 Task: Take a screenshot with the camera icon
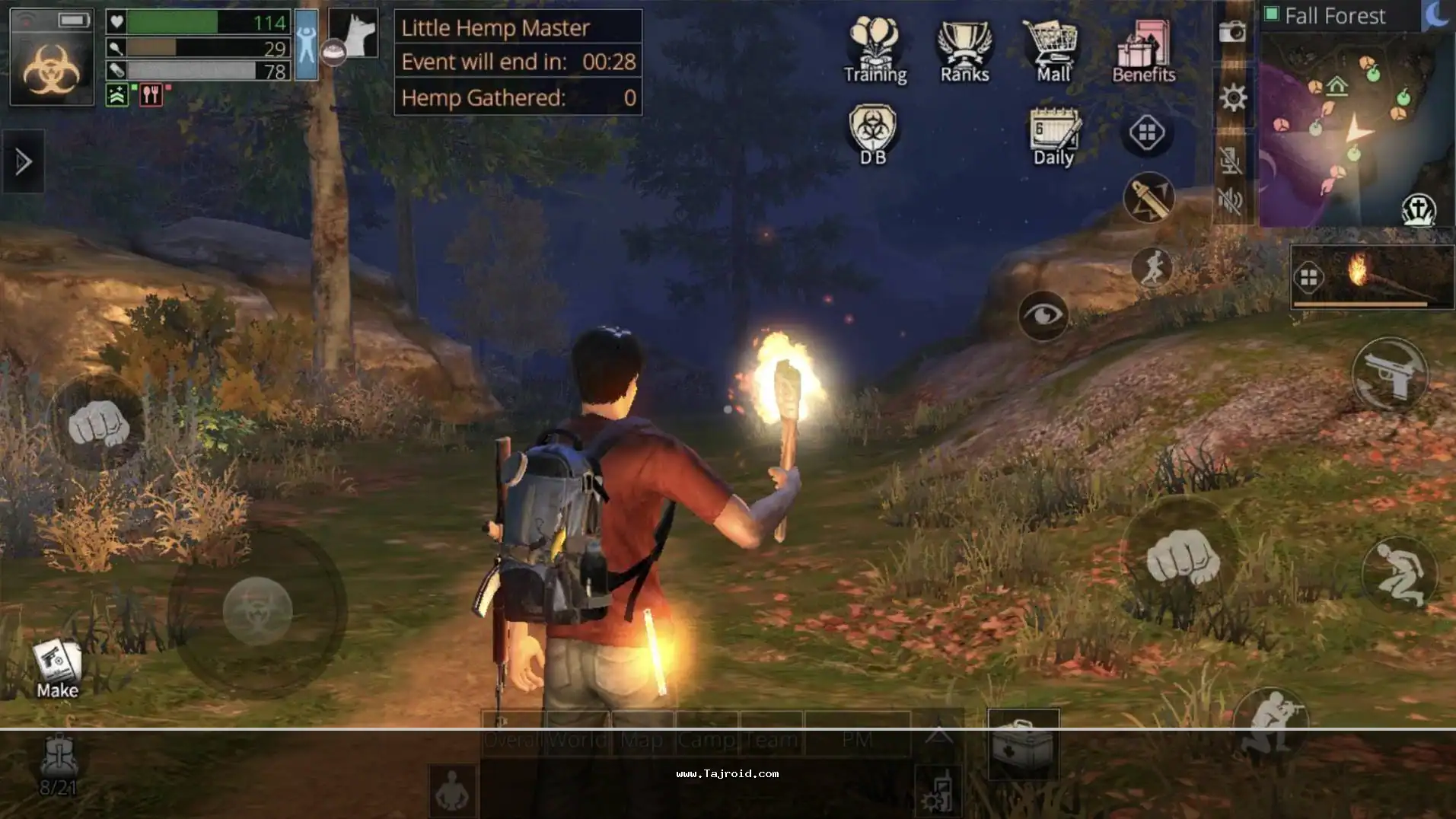click(x=1232, y=32)
